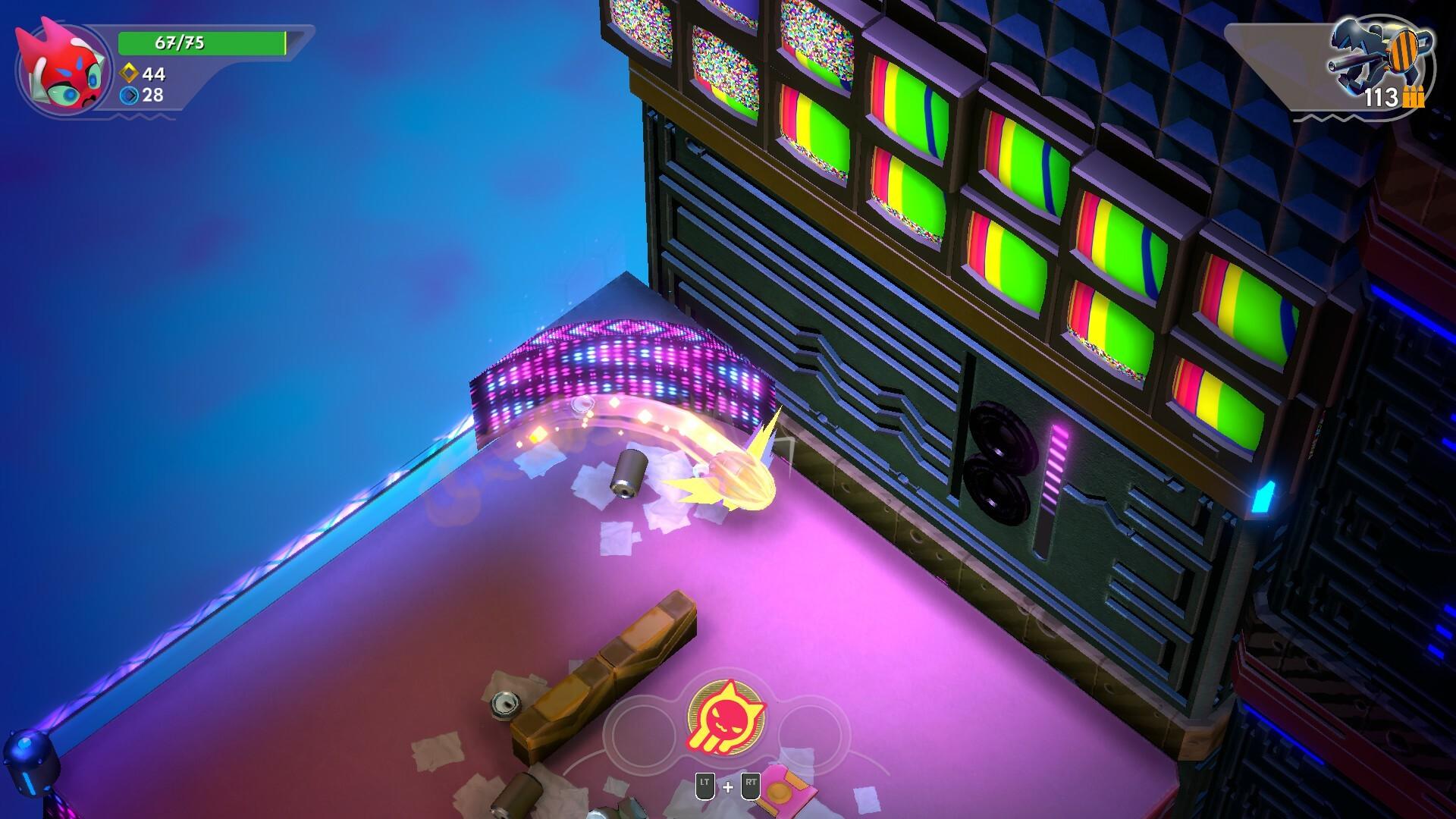Image resolution: width=1456 pixels, height=819 pixels.
Task: Click the blue coin counter icon
Action: (x=129, y=96)
